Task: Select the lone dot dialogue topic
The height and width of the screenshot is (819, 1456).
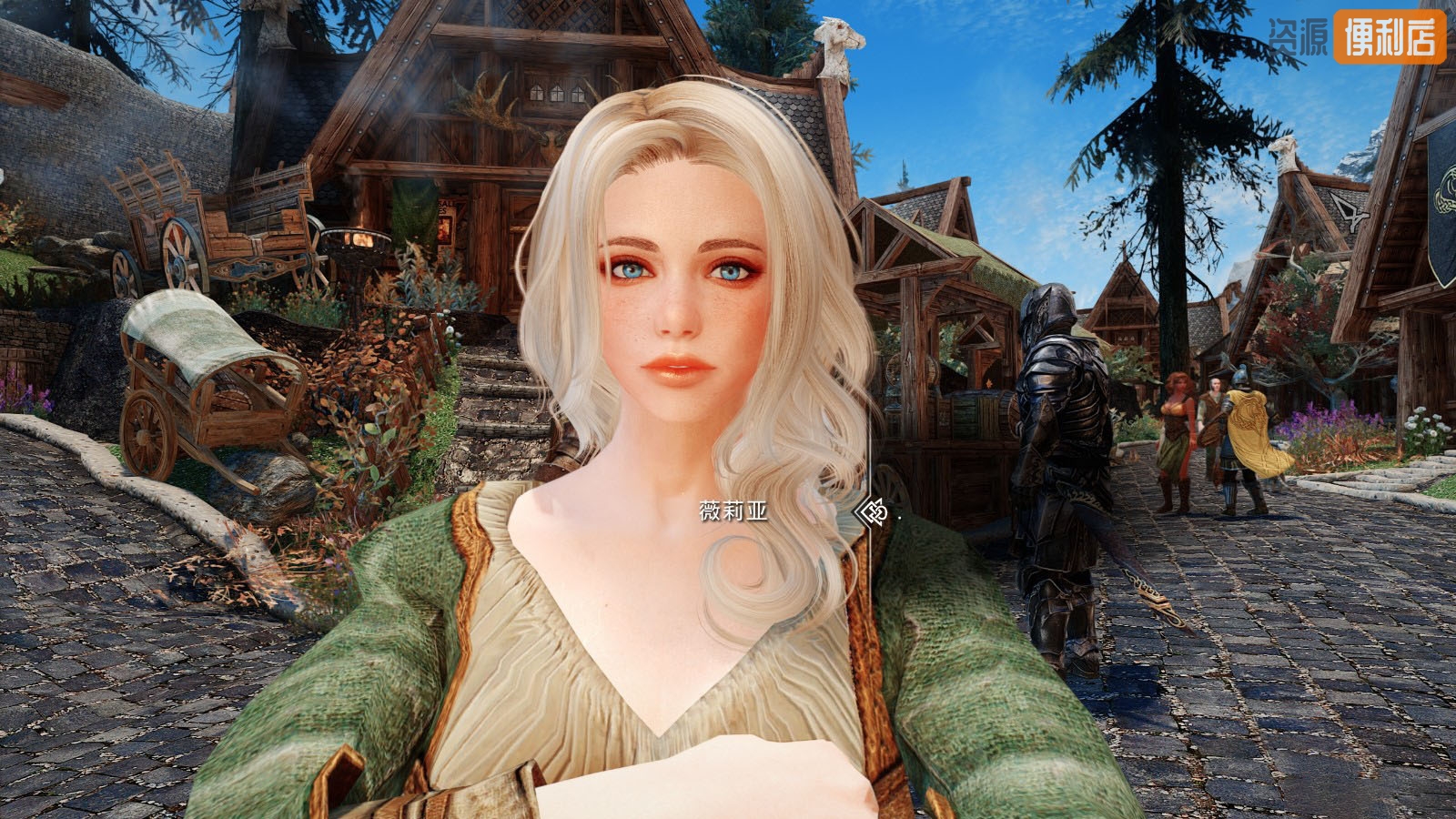Action: click(900, 517)
